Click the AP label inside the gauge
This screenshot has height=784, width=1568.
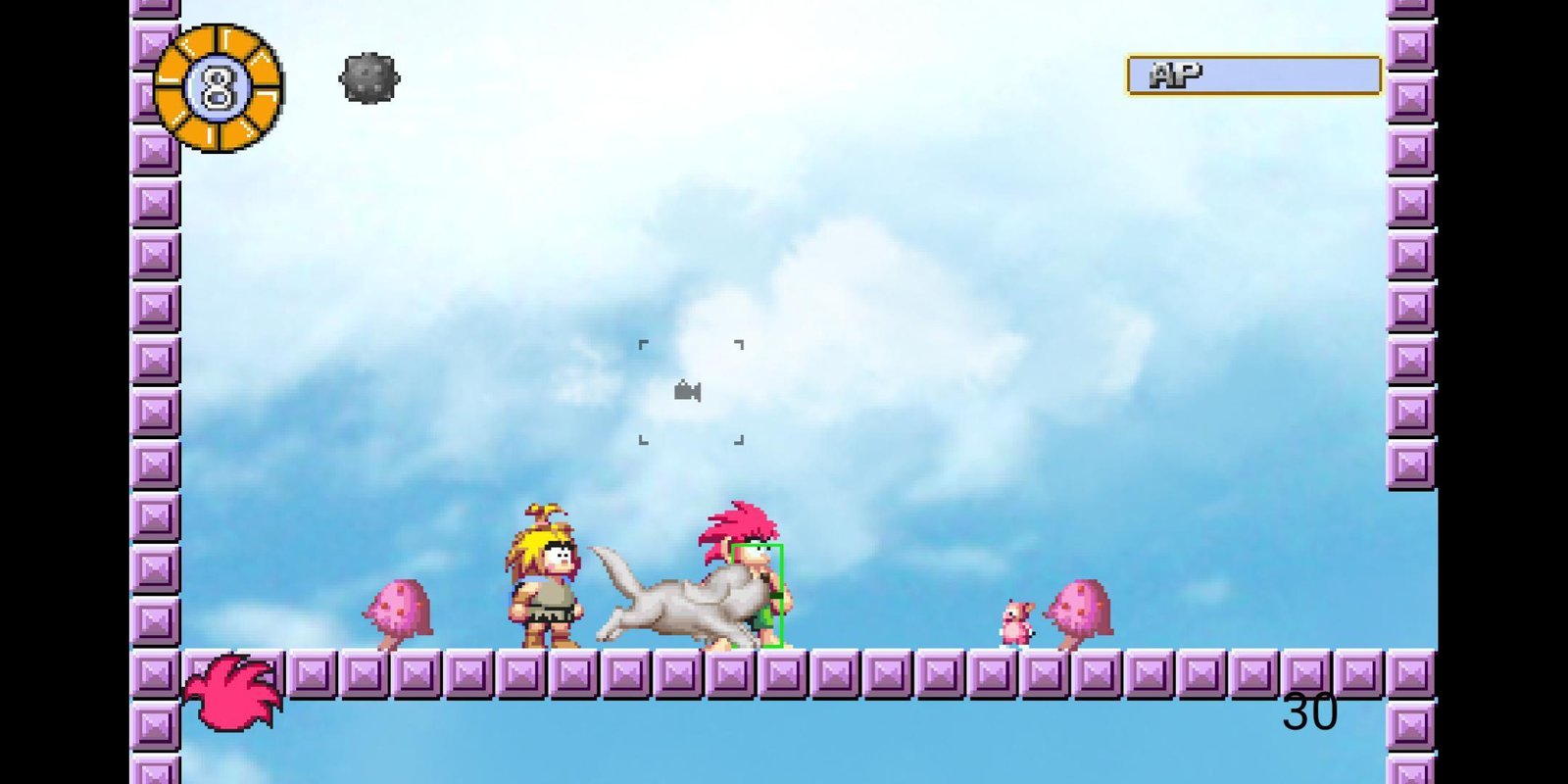[1176, 71]
